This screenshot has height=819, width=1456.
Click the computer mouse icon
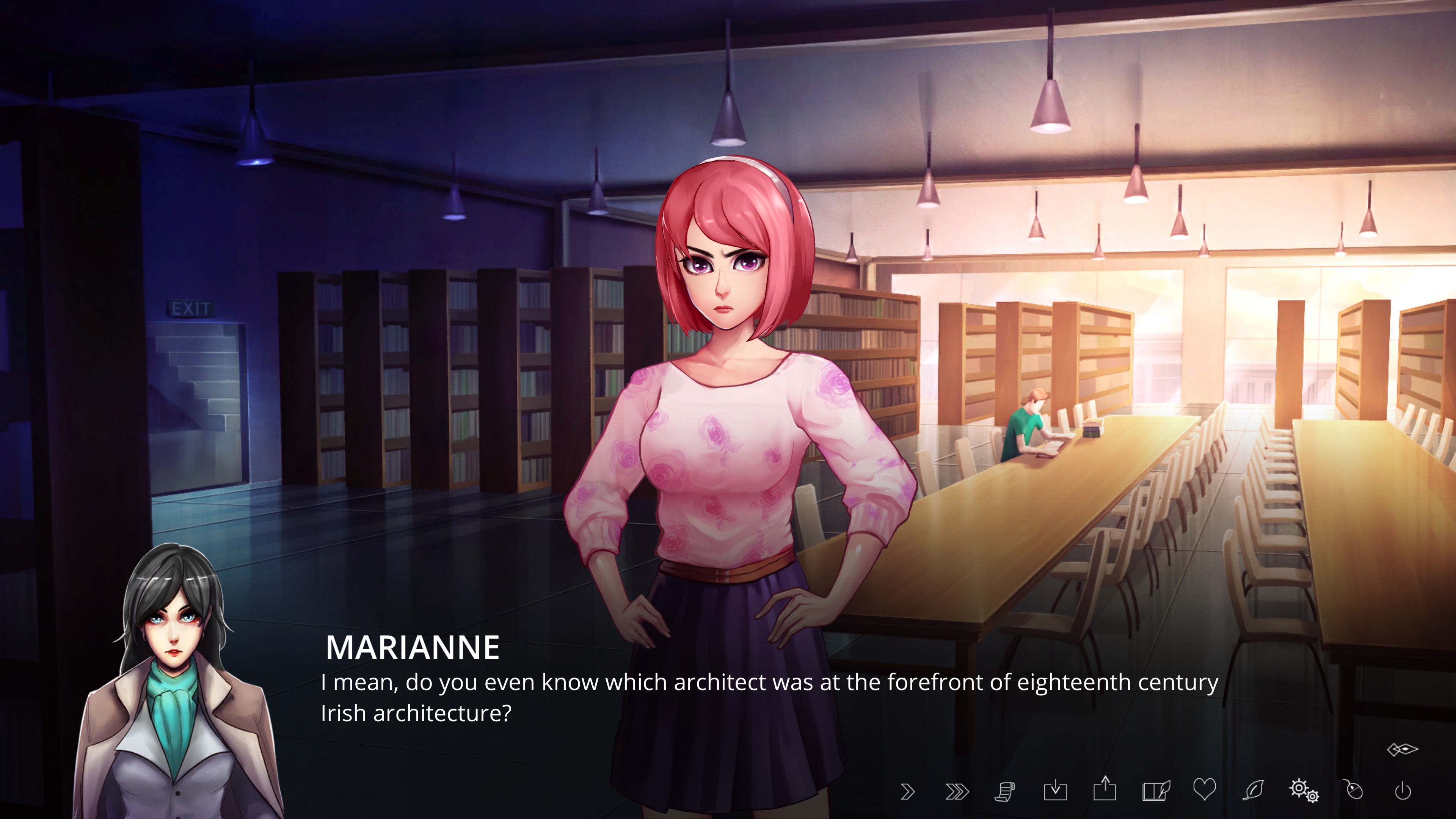[1354, 790]
